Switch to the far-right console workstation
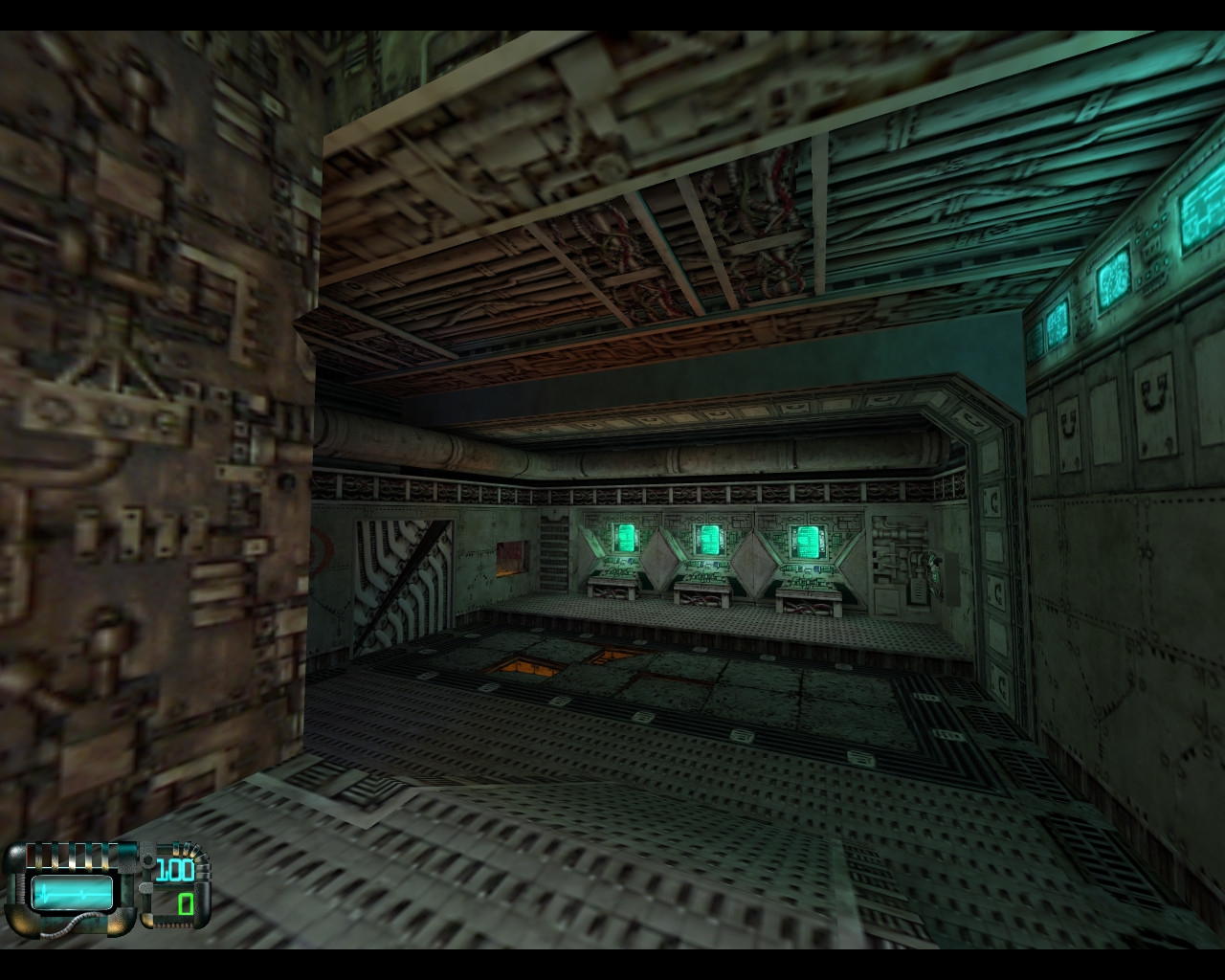 coord(809,591)
